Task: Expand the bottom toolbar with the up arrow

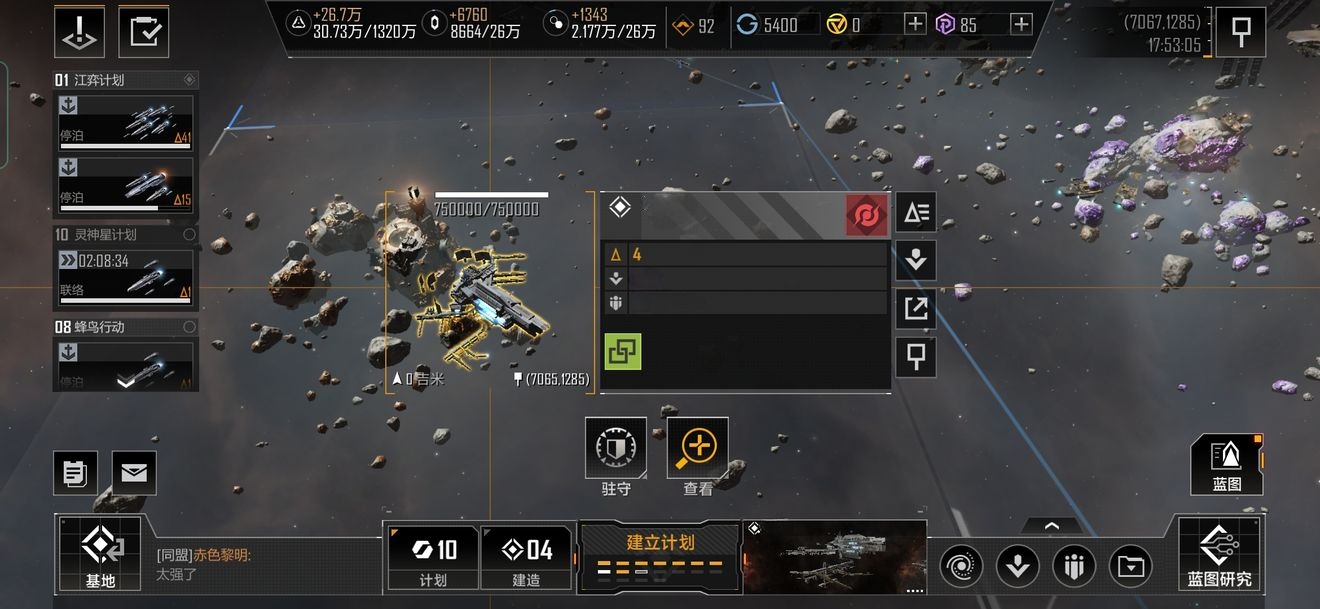Action: 1050,525
